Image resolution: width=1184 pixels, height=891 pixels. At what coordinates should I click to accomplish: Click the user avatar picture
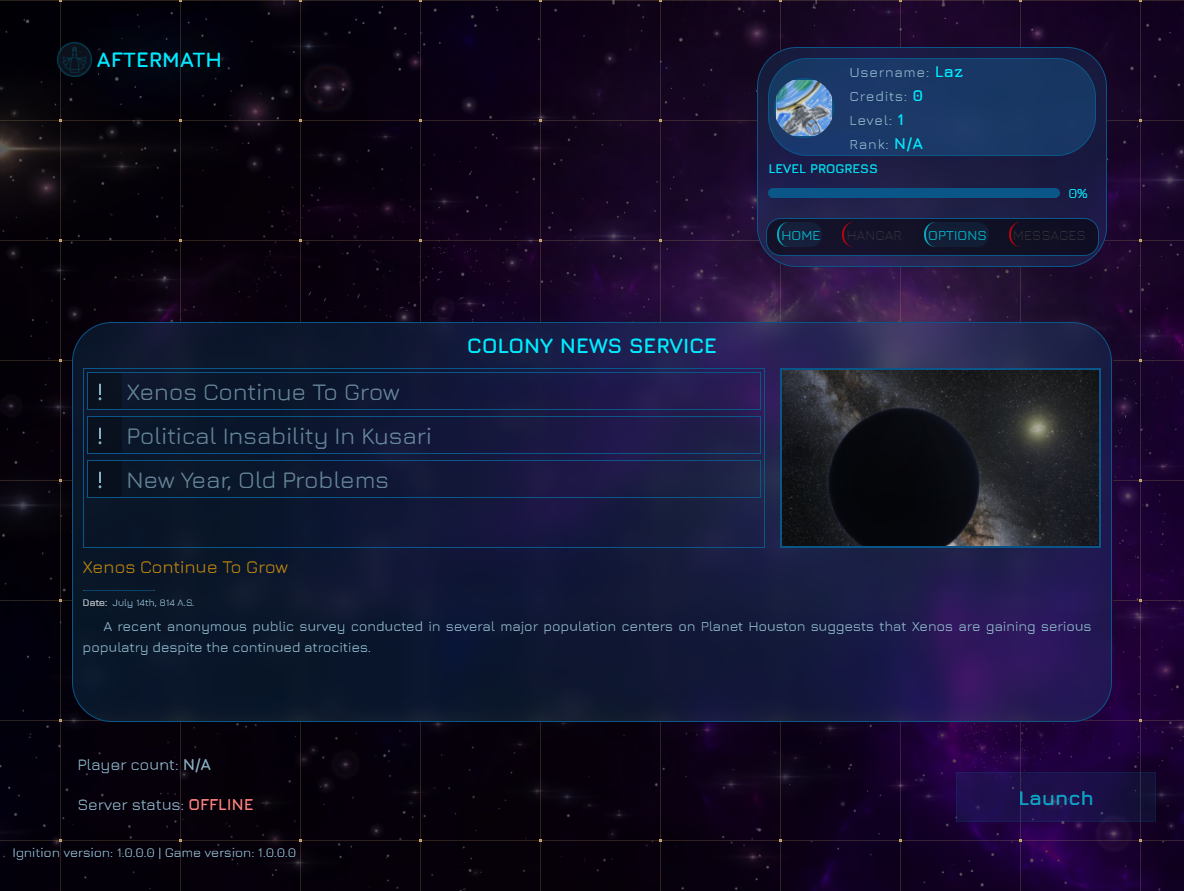tap(804, 108)
